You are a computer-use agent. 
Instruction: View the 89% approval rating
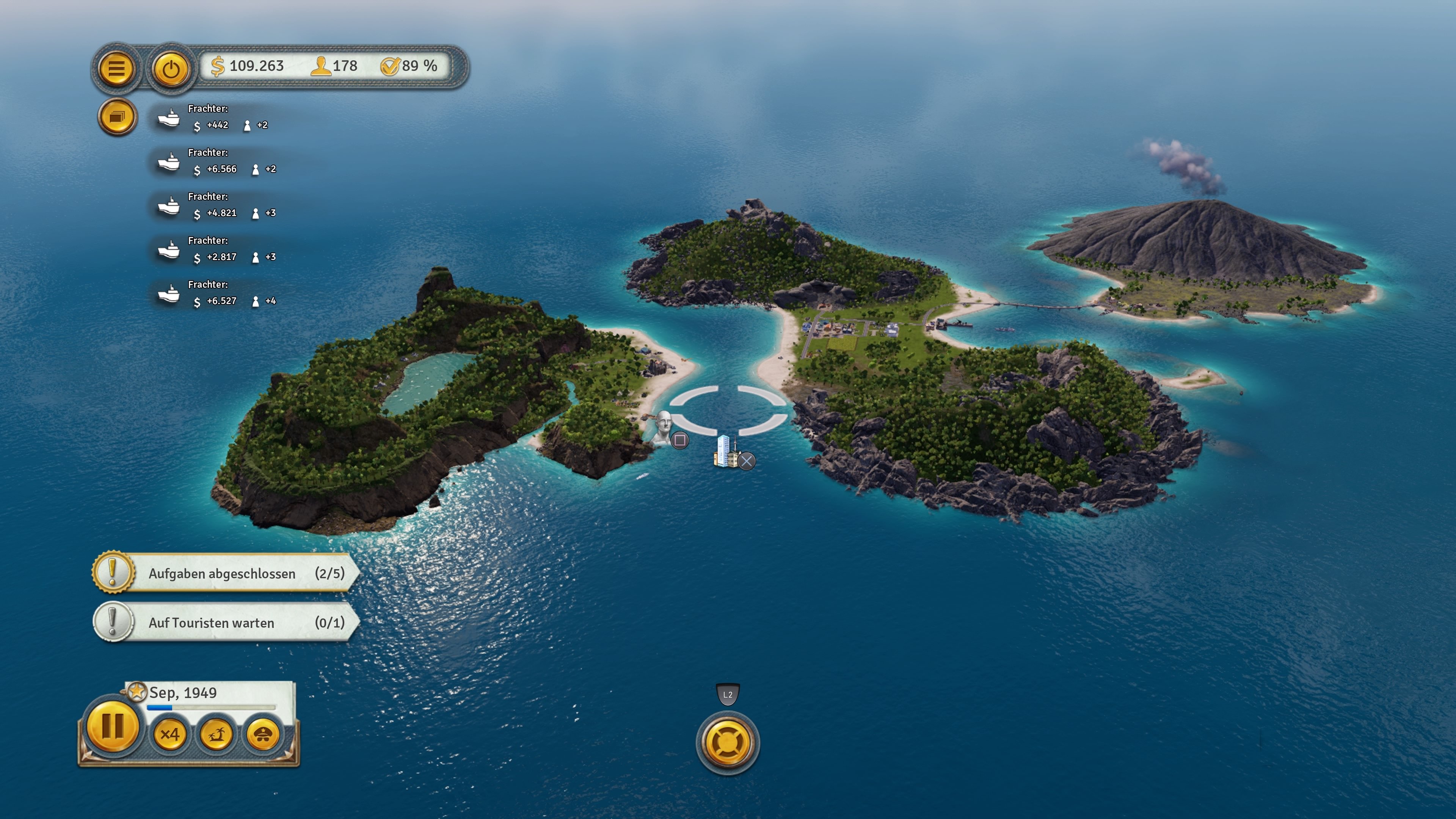(409, 66)
